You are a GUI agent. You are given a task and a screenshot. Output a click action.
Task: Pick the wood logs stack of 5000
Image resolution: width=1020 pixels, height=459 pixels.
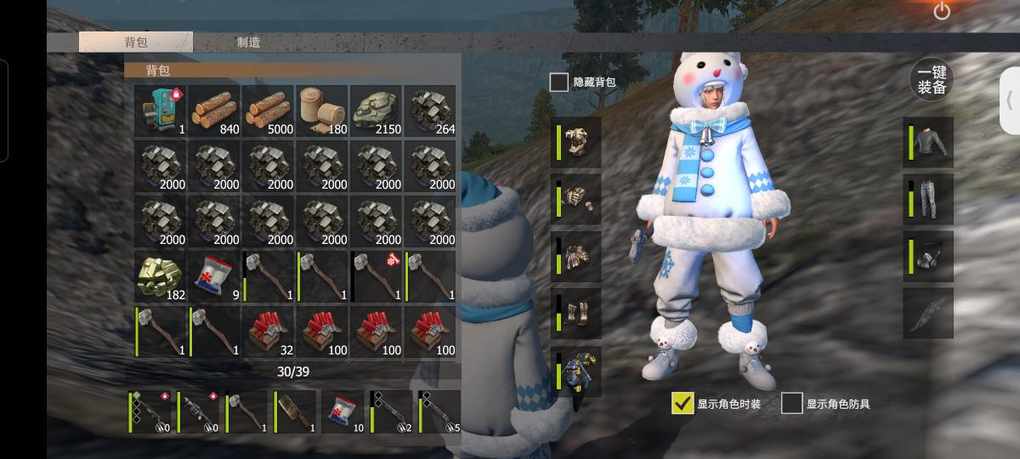(x=269, y=110)
